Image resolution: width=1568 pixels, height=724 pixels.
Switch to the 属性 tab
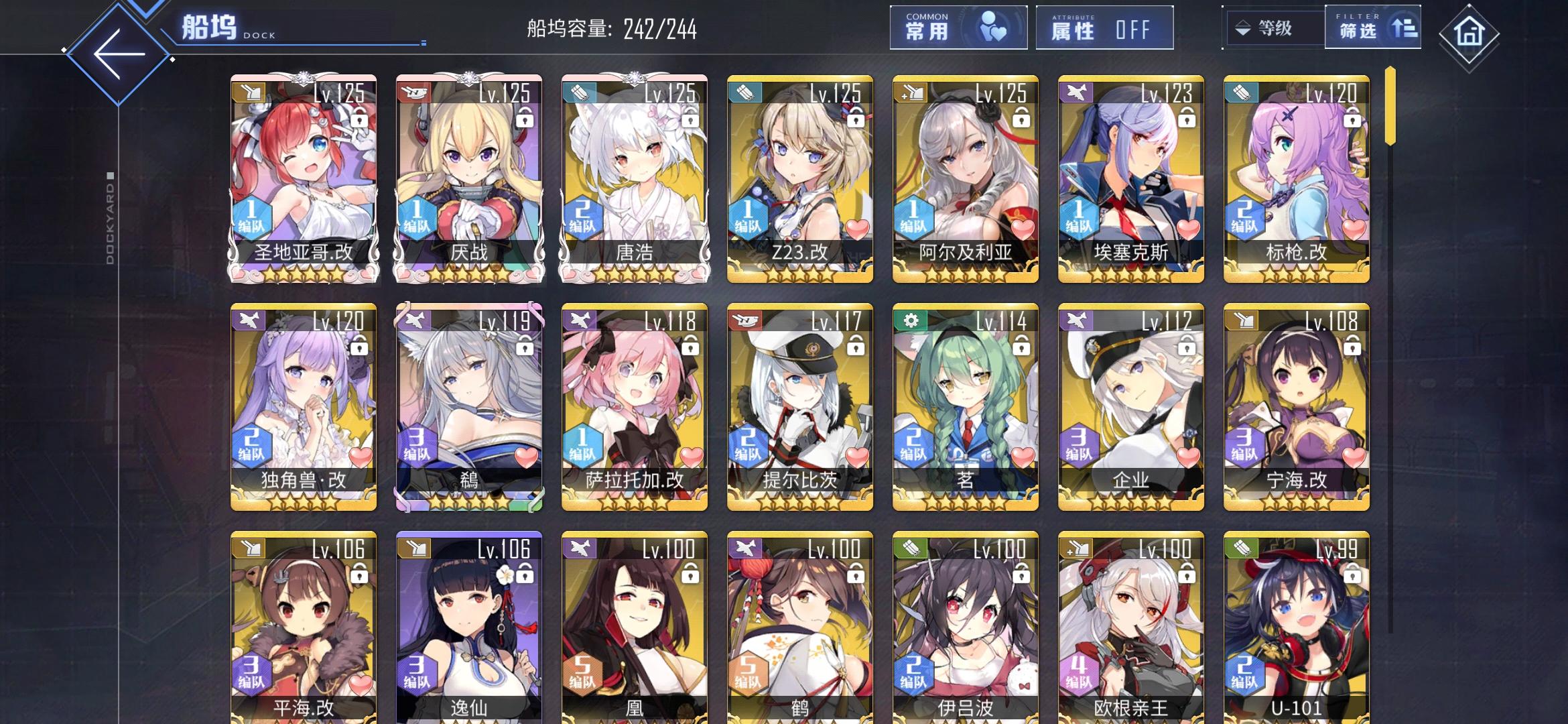tap(1103, 27)
